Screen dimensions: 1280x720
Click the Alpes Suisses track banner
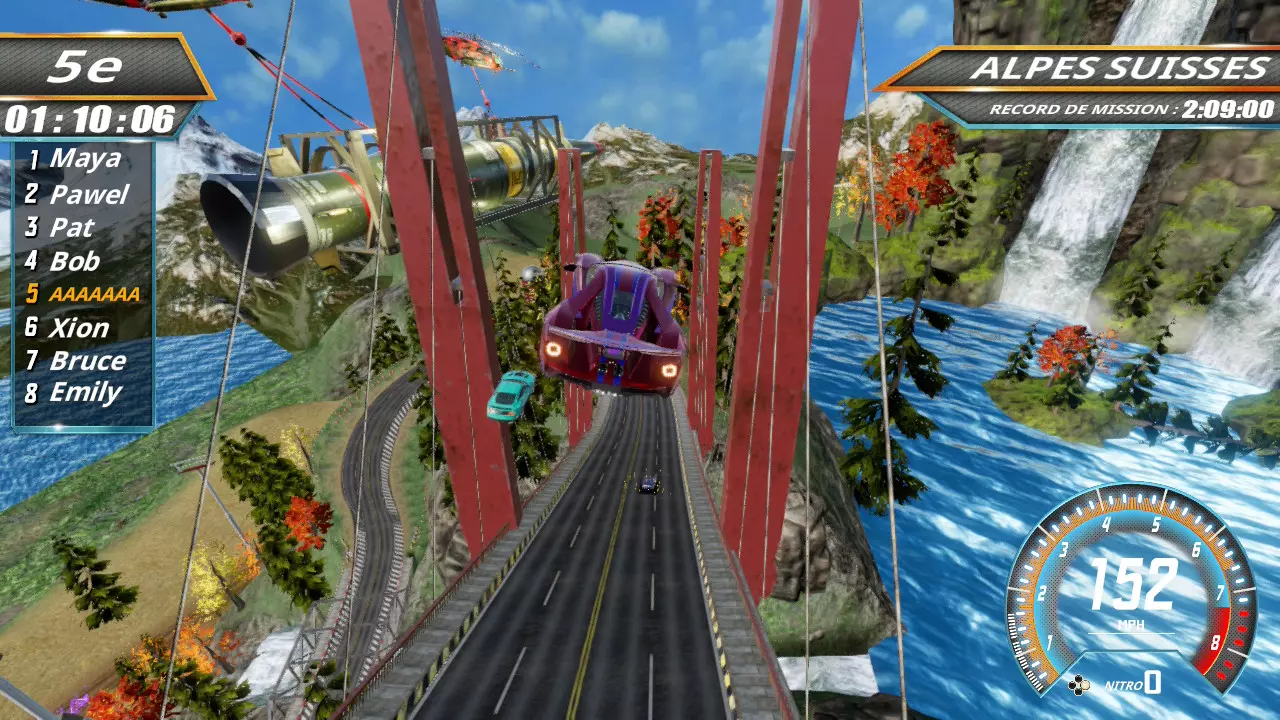tap(1119, 69)
